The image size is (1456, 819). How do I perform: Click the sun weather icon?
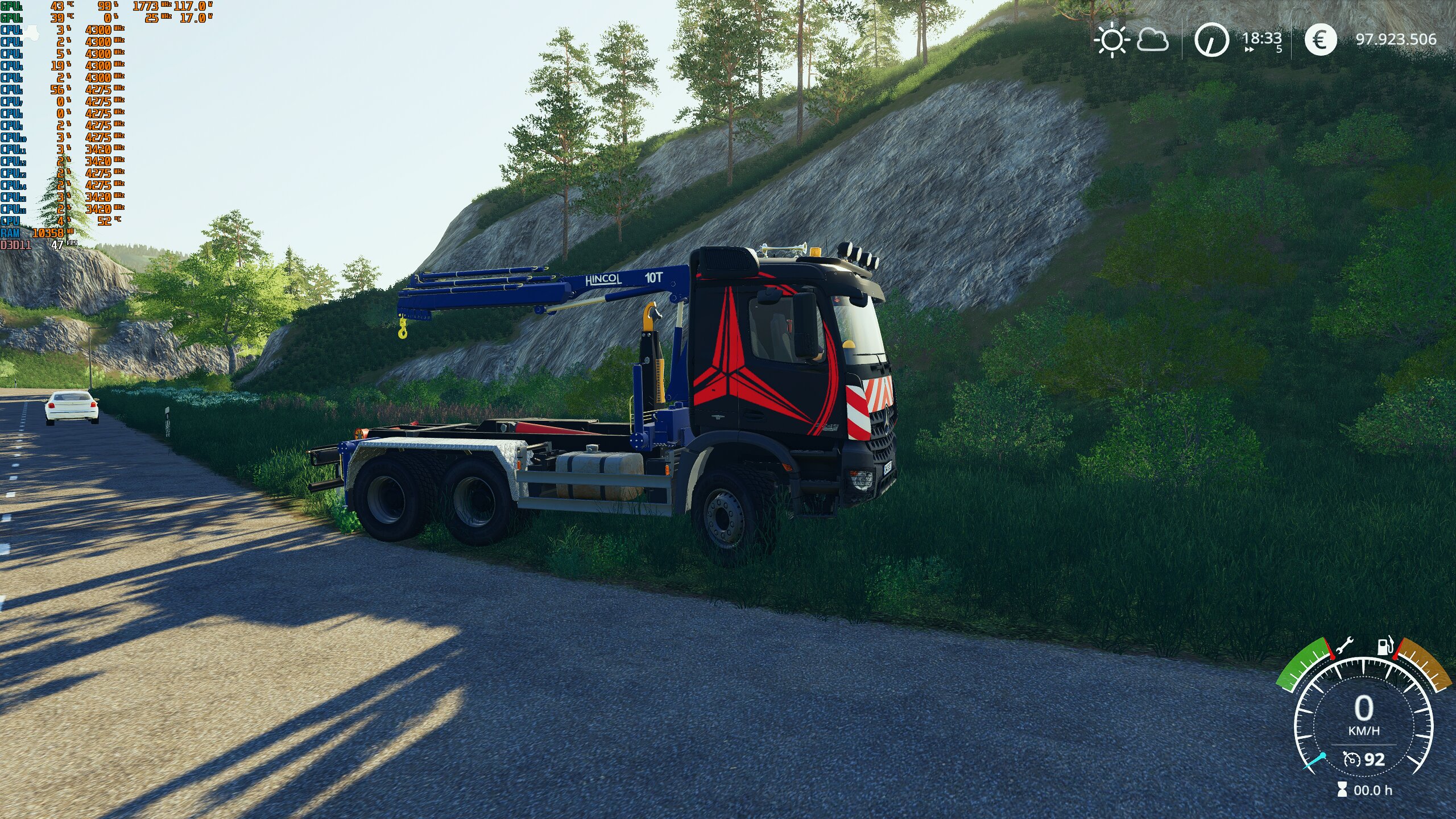point(1111,40)
